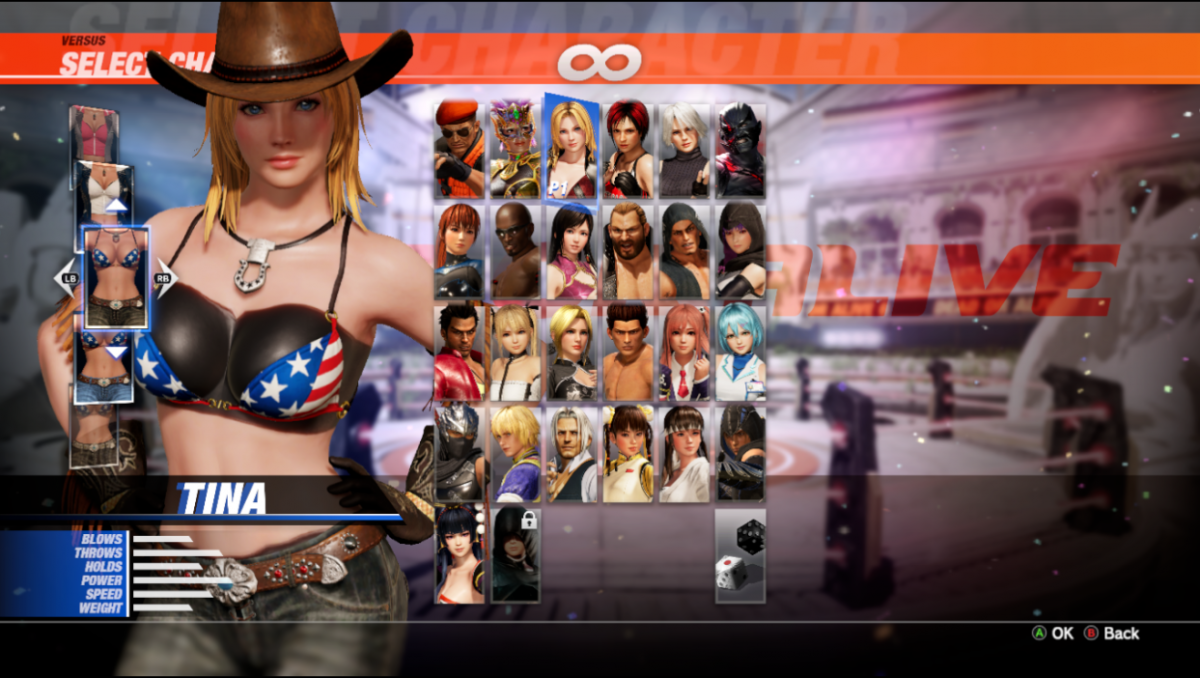Pick Hitomi wearing the white headband
Screen dimensions: 1200x678
684,453
